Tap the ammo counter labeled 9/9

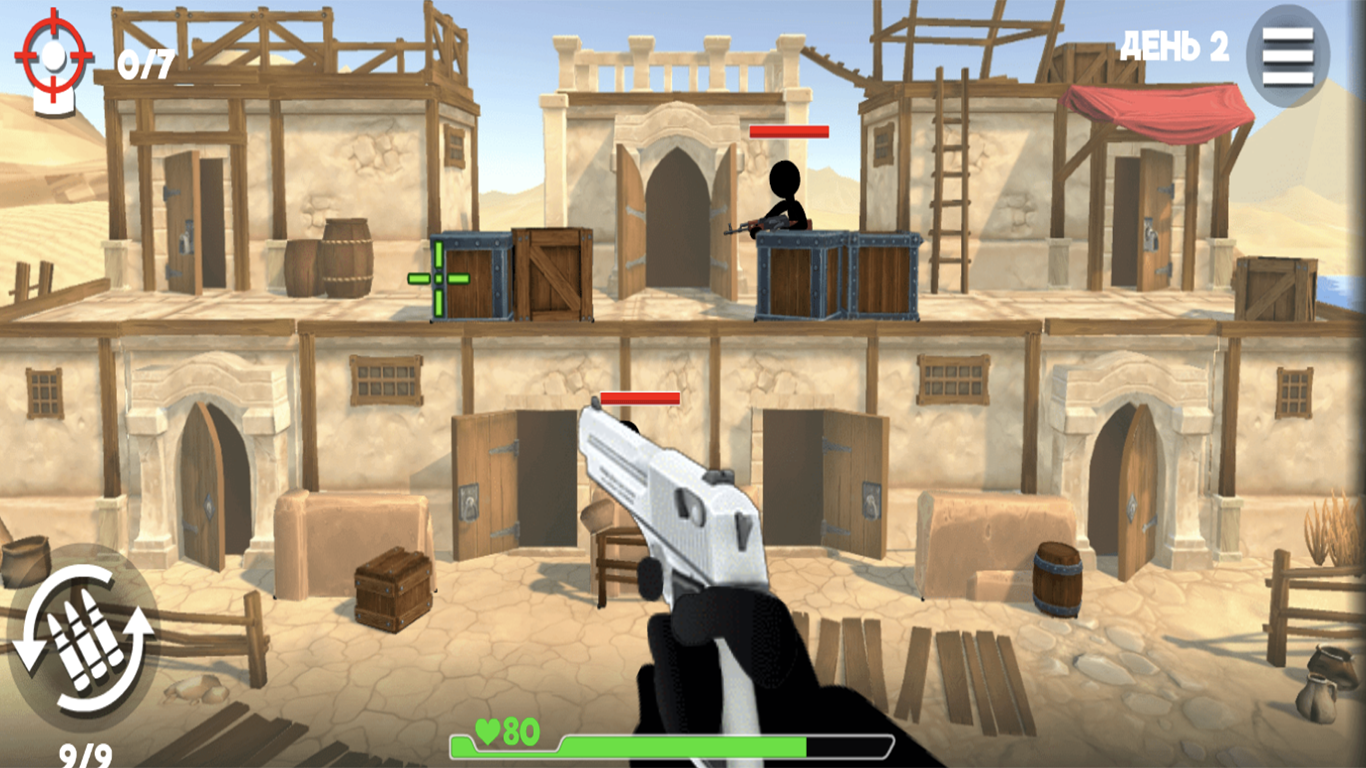point(85,753)
